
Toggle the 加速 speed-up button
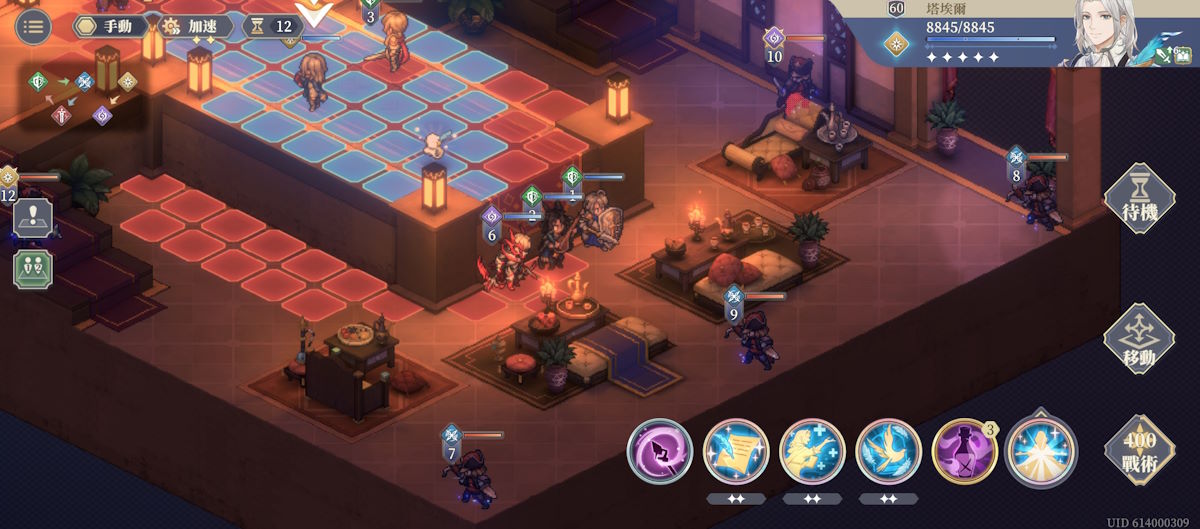pyautogui.click(x=196, y=26)
